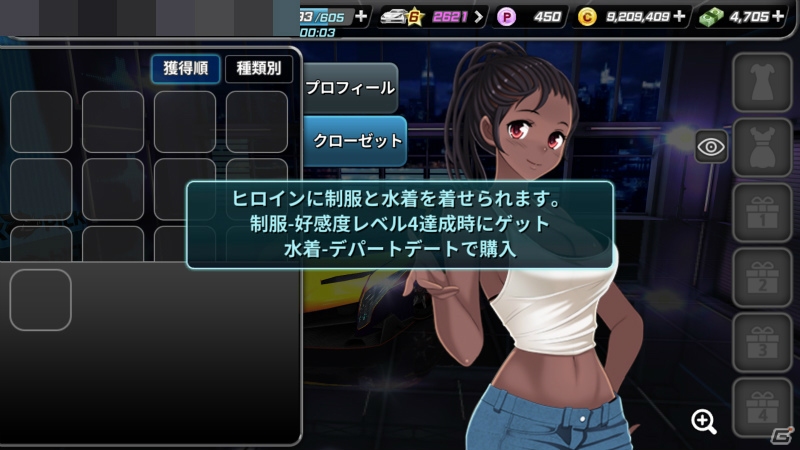Add gold coins with the plus button
Screen dimensions: 800x450
tap(680, 16)
